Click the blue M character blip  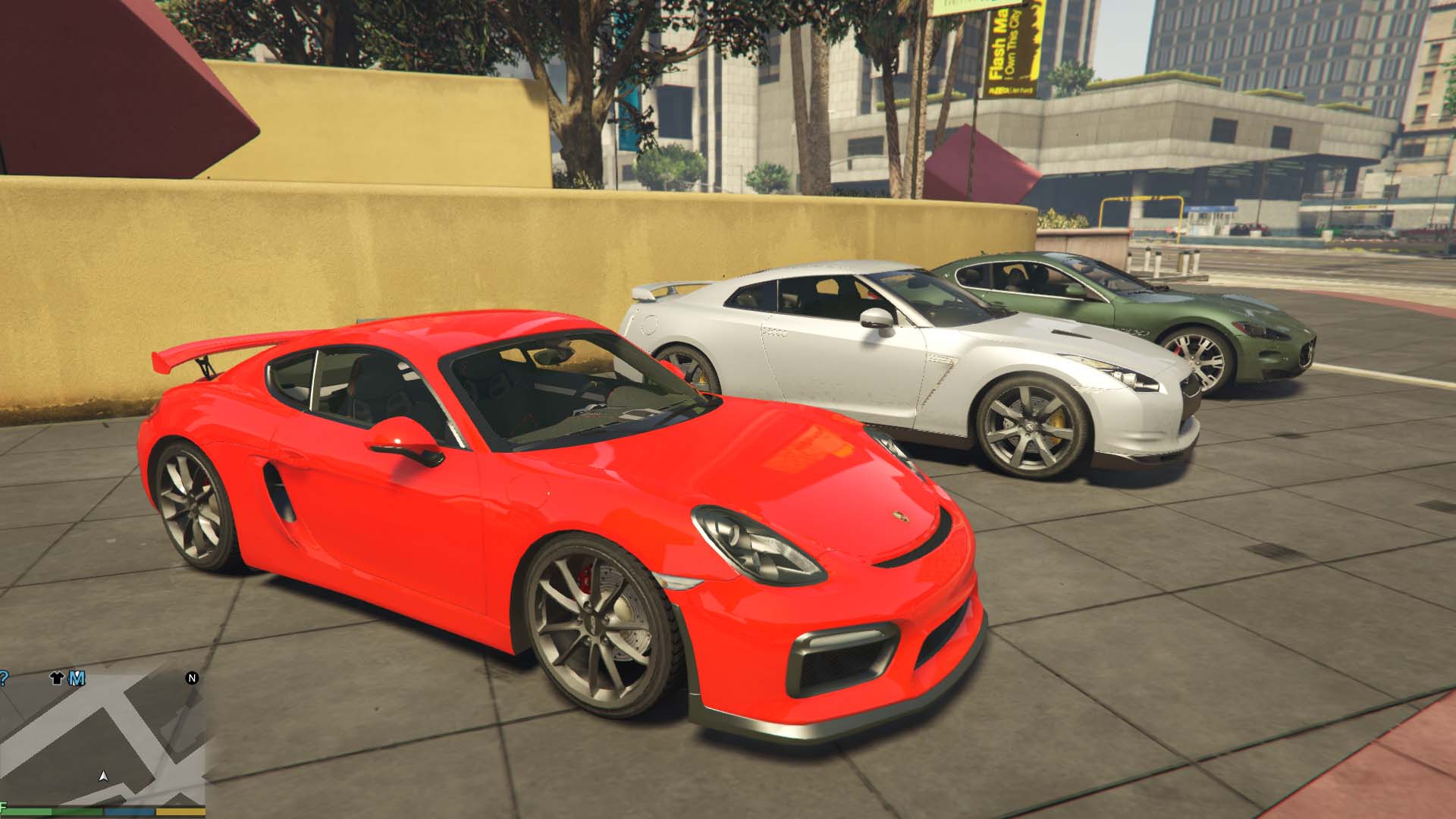(x=77, y=678)
